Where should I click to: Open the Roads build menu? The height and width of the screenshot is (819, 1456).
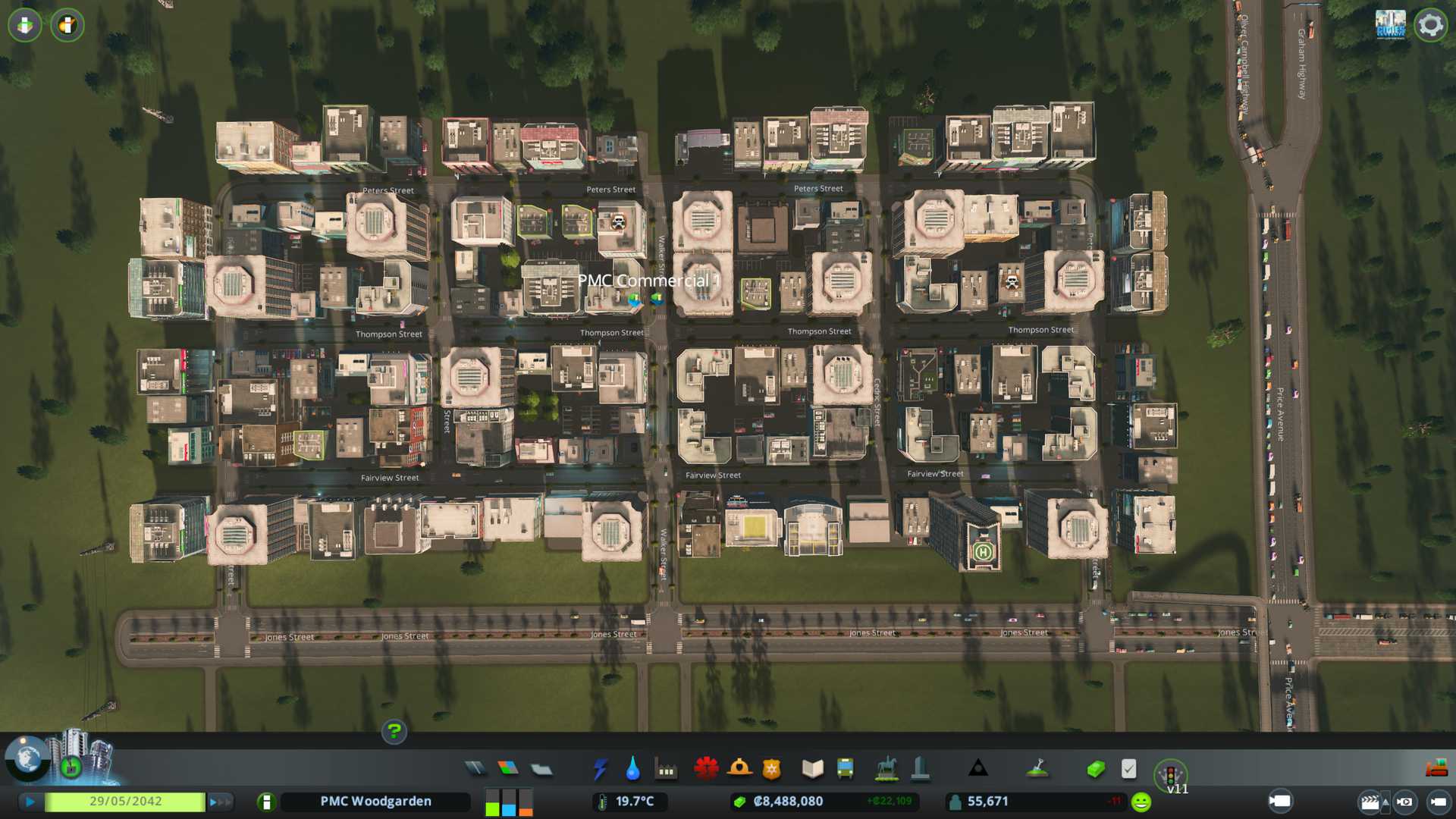tap(475, 769)
